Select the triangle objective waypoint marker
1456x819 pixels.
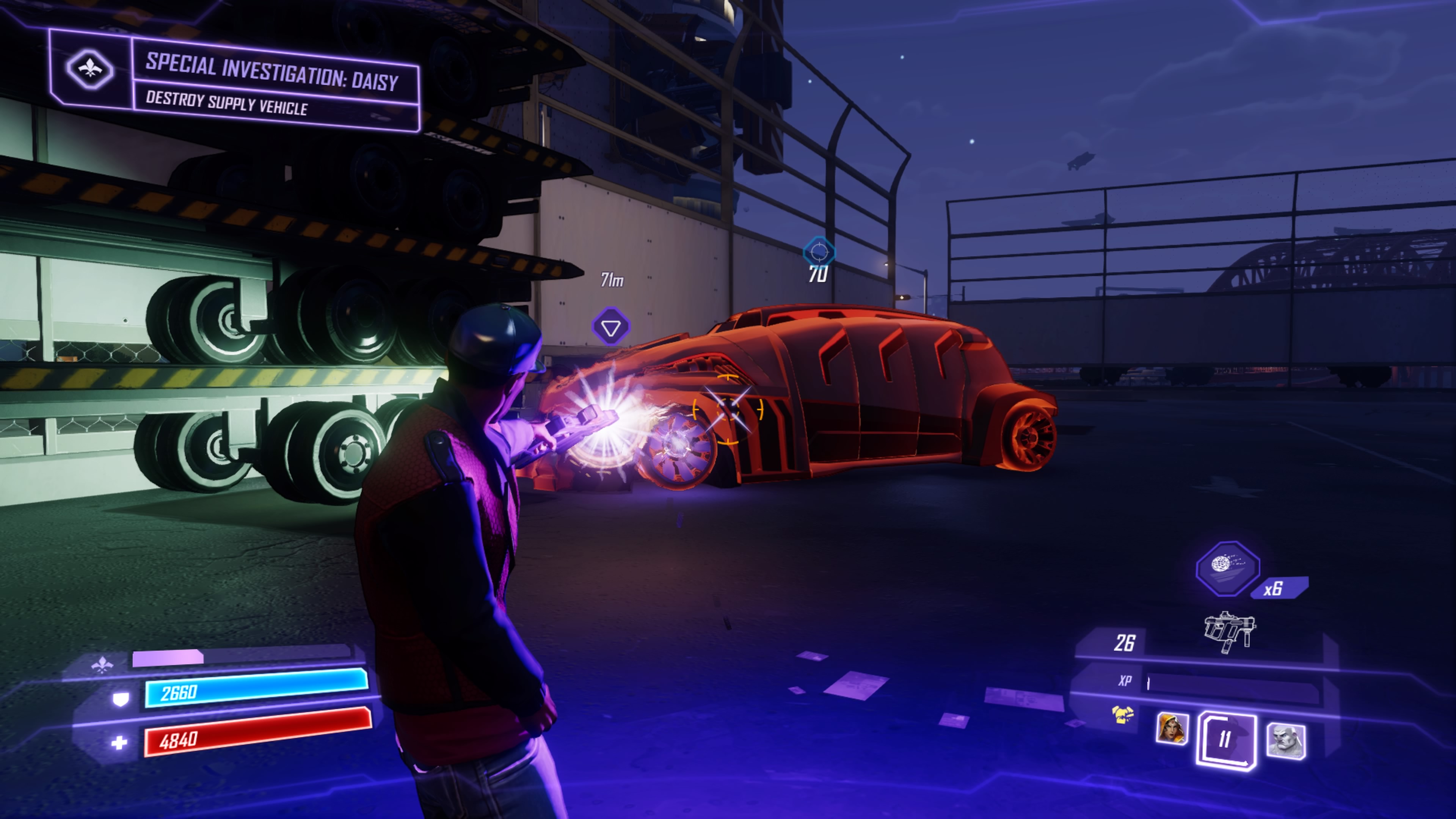[610, 327]
